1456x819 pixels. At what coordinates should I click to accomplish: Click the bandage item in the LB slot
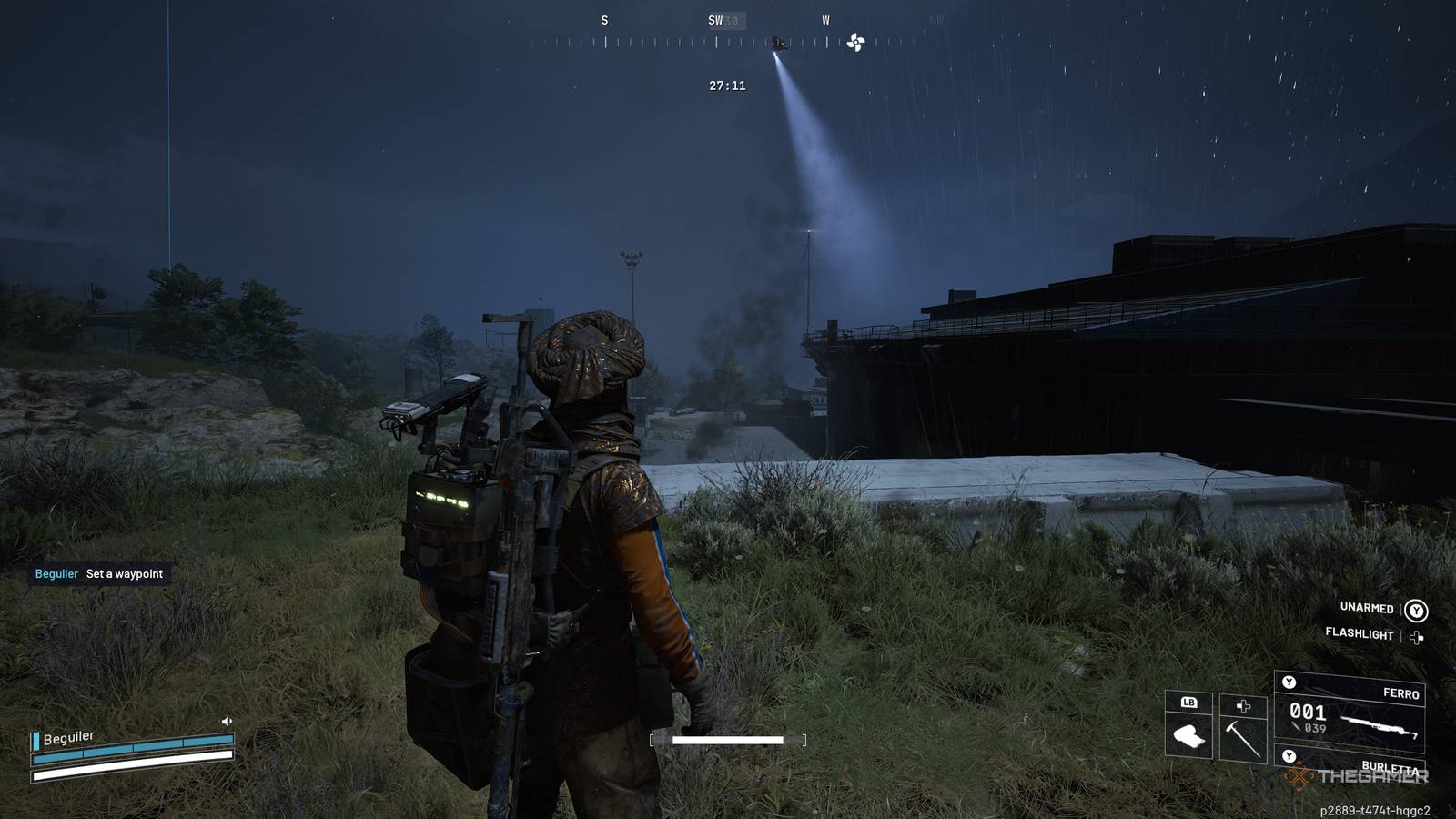point(1190,735)
